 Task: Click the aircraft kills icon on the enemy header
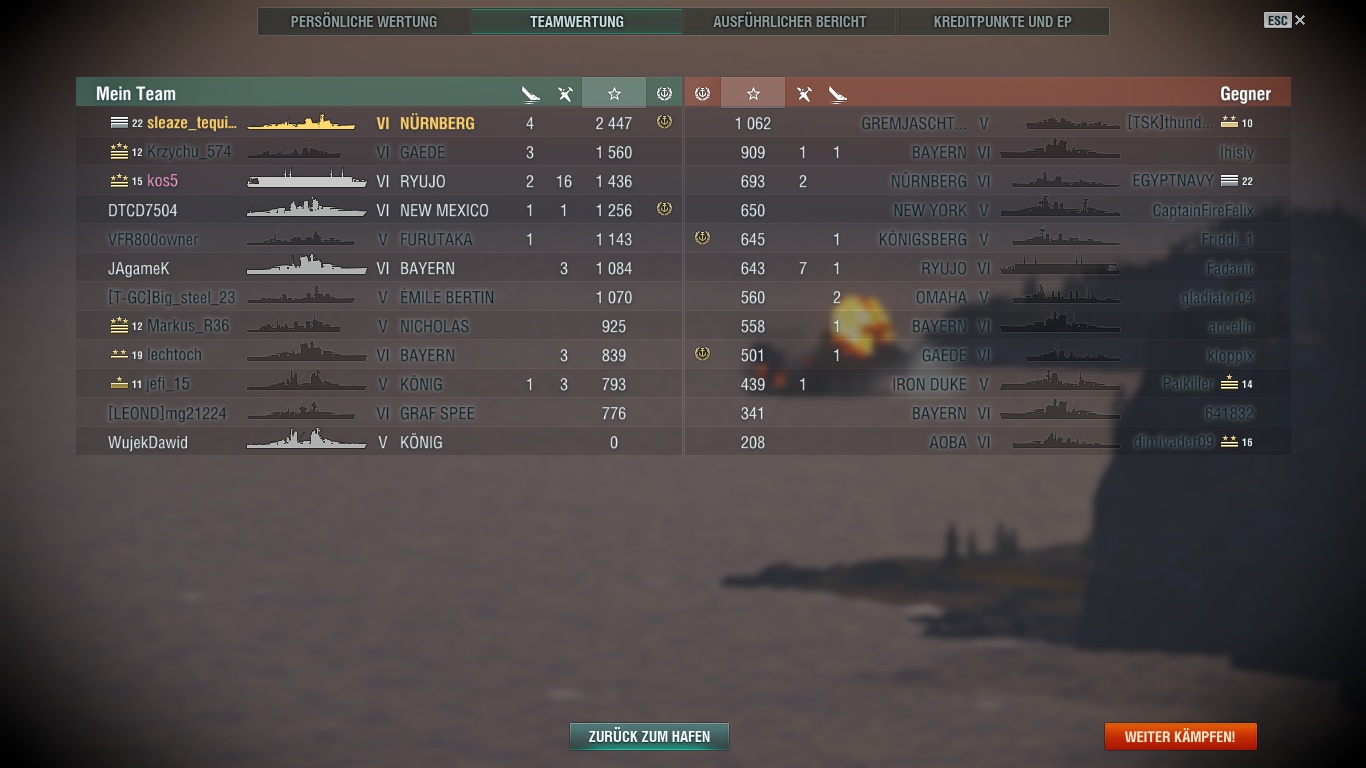click(803, 92)
